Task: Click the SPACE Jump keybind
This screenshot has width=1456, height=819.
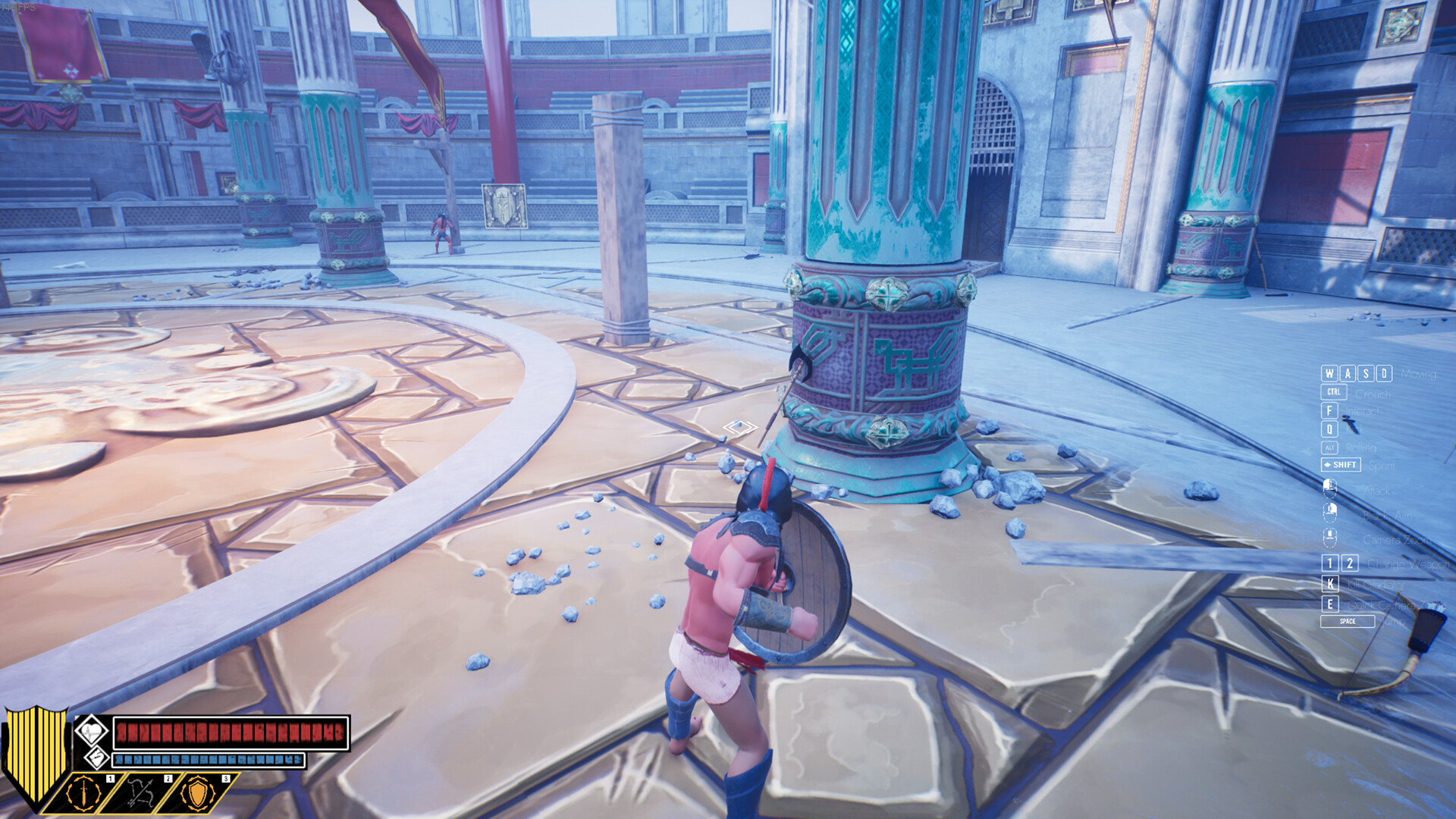Action: [1348, 621]
